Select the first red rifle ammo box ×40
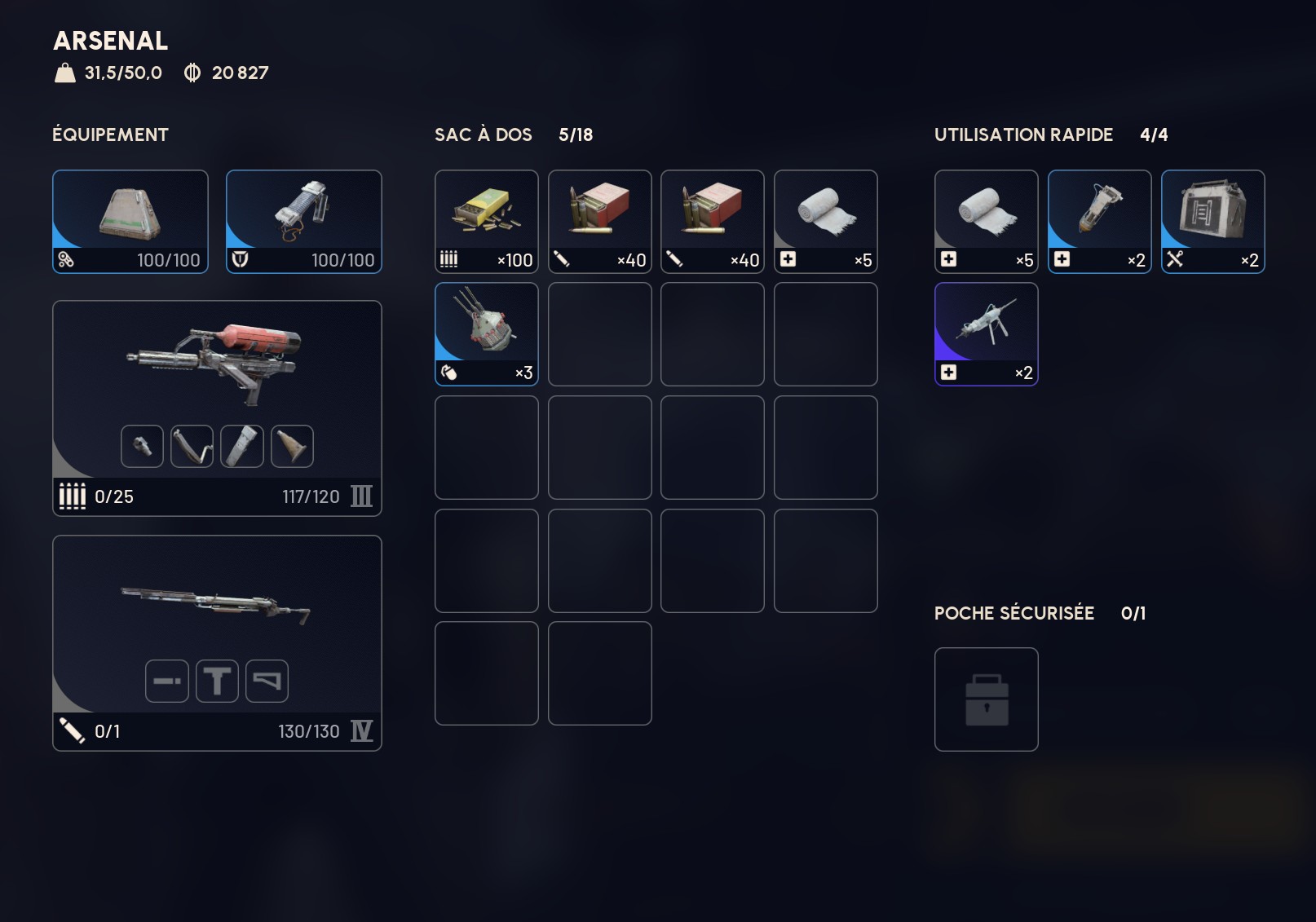Screen dimensions: 1316x922 599,221
